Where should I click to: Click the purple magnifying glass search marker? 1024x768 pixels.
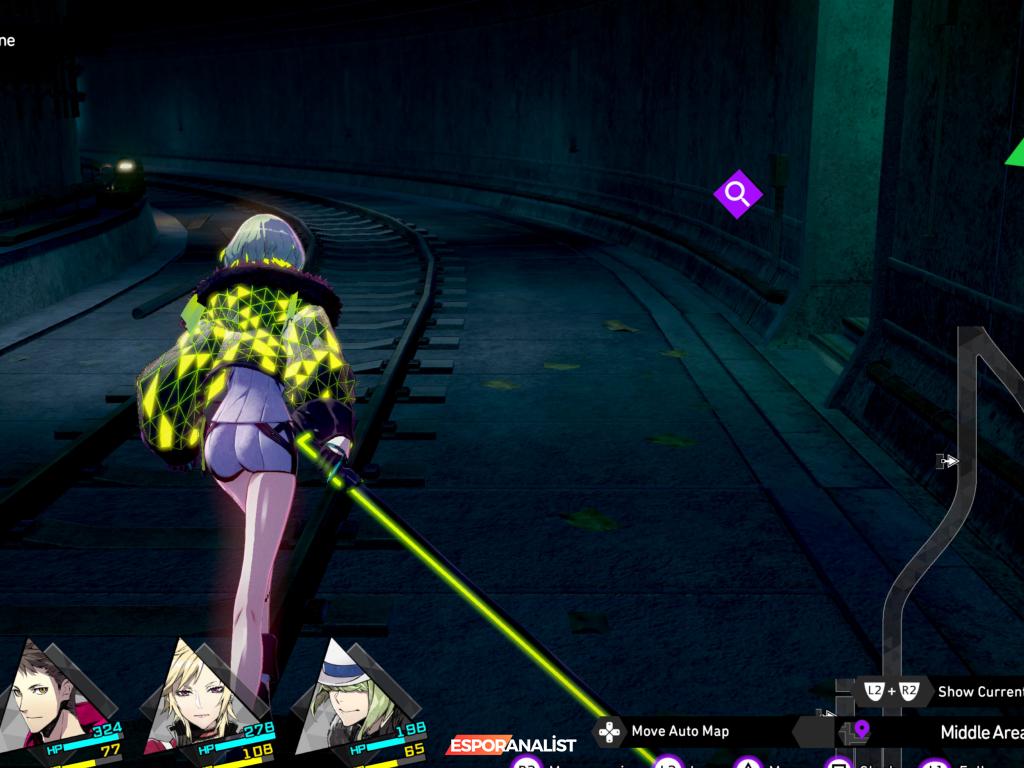(x=737, y=194)
